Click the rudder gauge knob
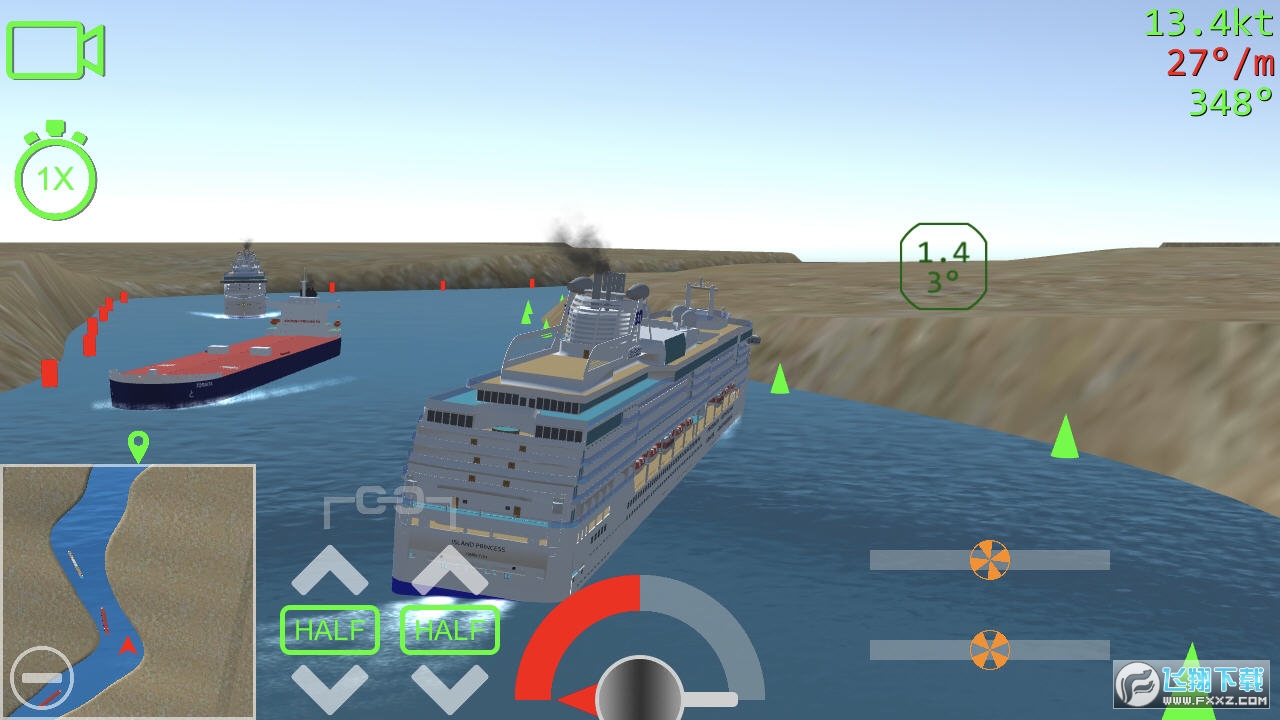 [x=640, y=692]
